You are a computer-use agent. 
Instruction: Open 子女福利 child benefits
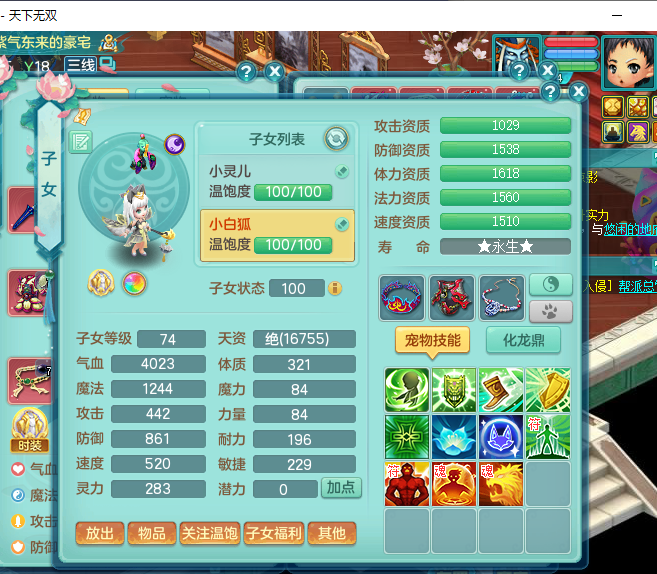tap(273, 534)
